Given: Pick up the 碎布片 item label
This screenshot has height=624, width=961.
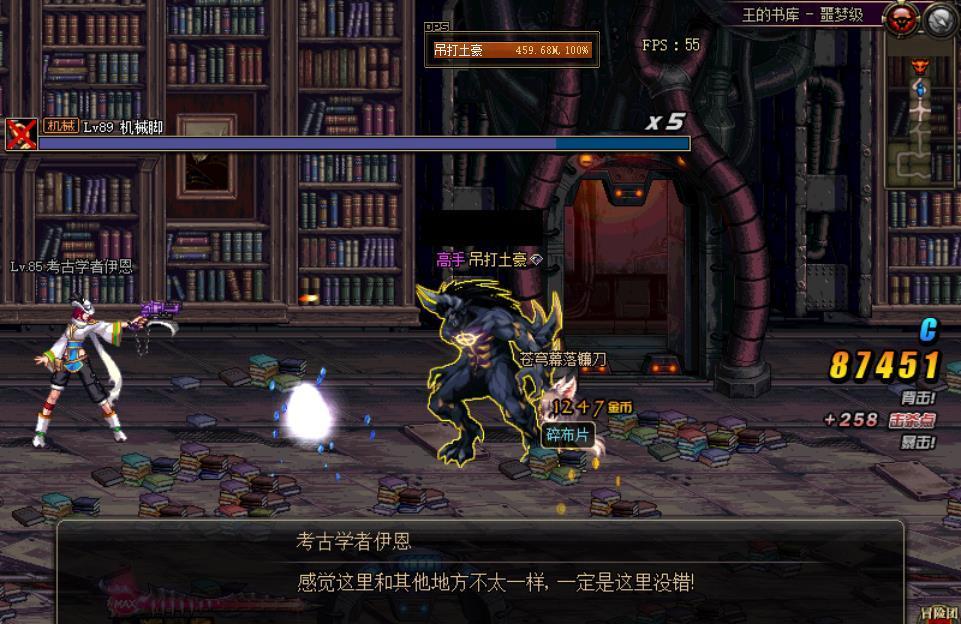Looking at the screenshot, I should [x=567, y=435].
